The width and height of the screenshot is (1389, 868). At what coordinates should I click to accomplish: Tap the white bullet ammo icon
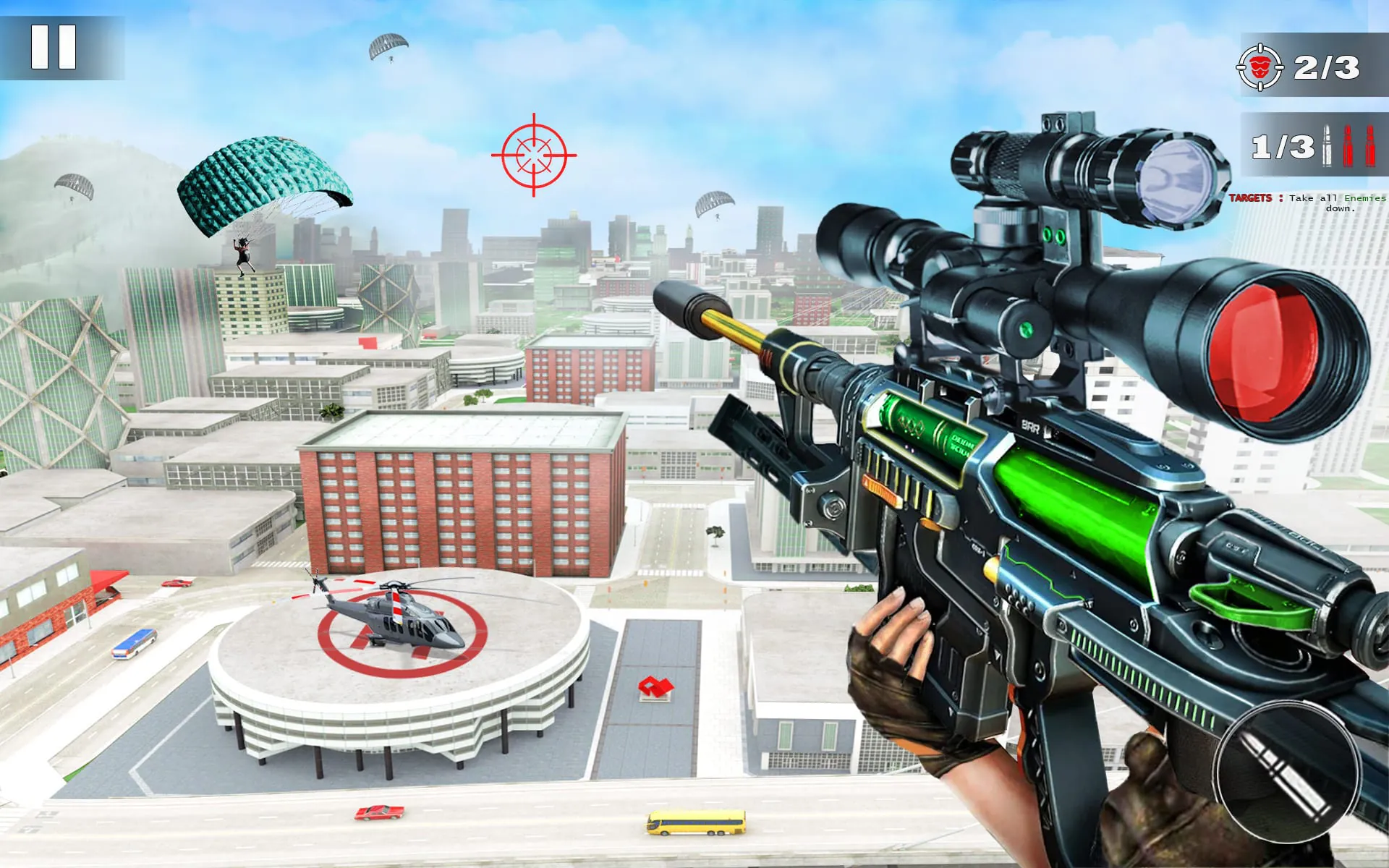(x=1327, y=146)
